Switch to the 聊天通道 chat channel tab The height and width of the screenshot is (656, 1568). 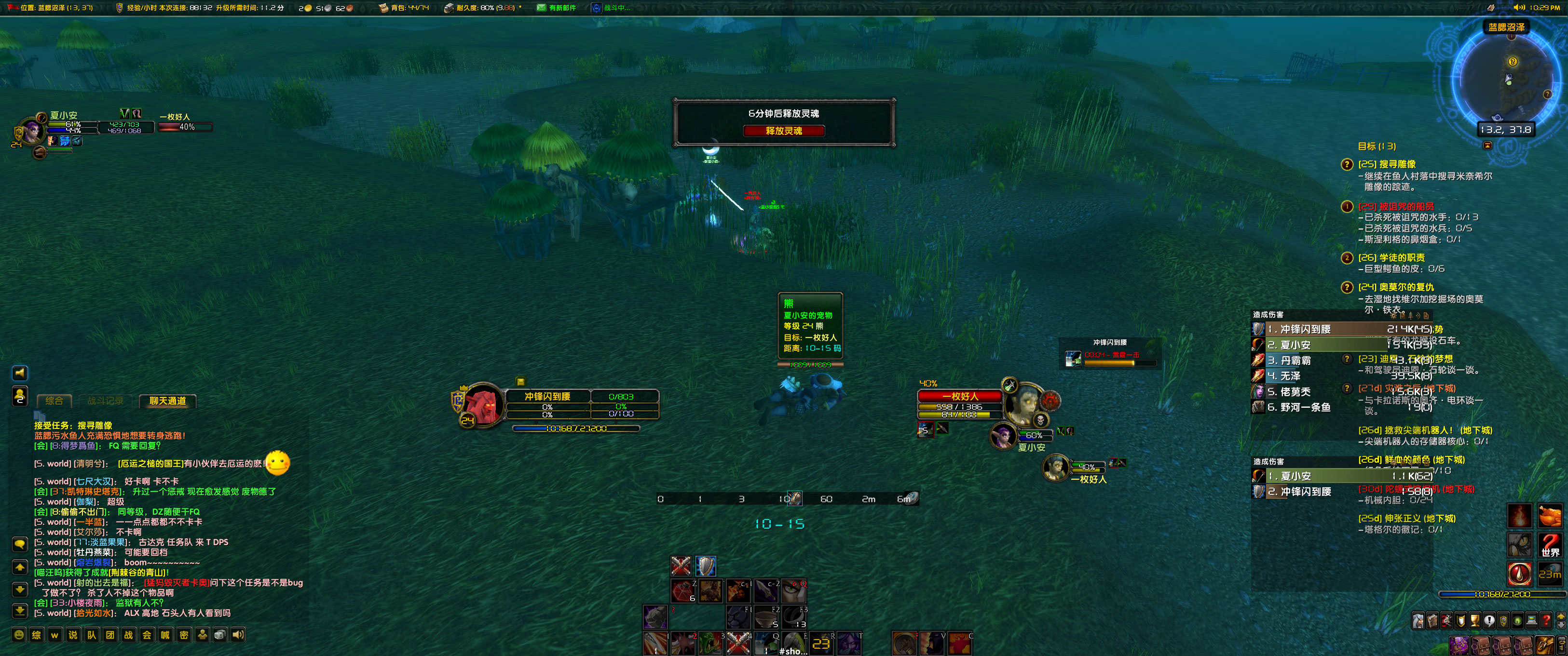click(x=169, y=401)
